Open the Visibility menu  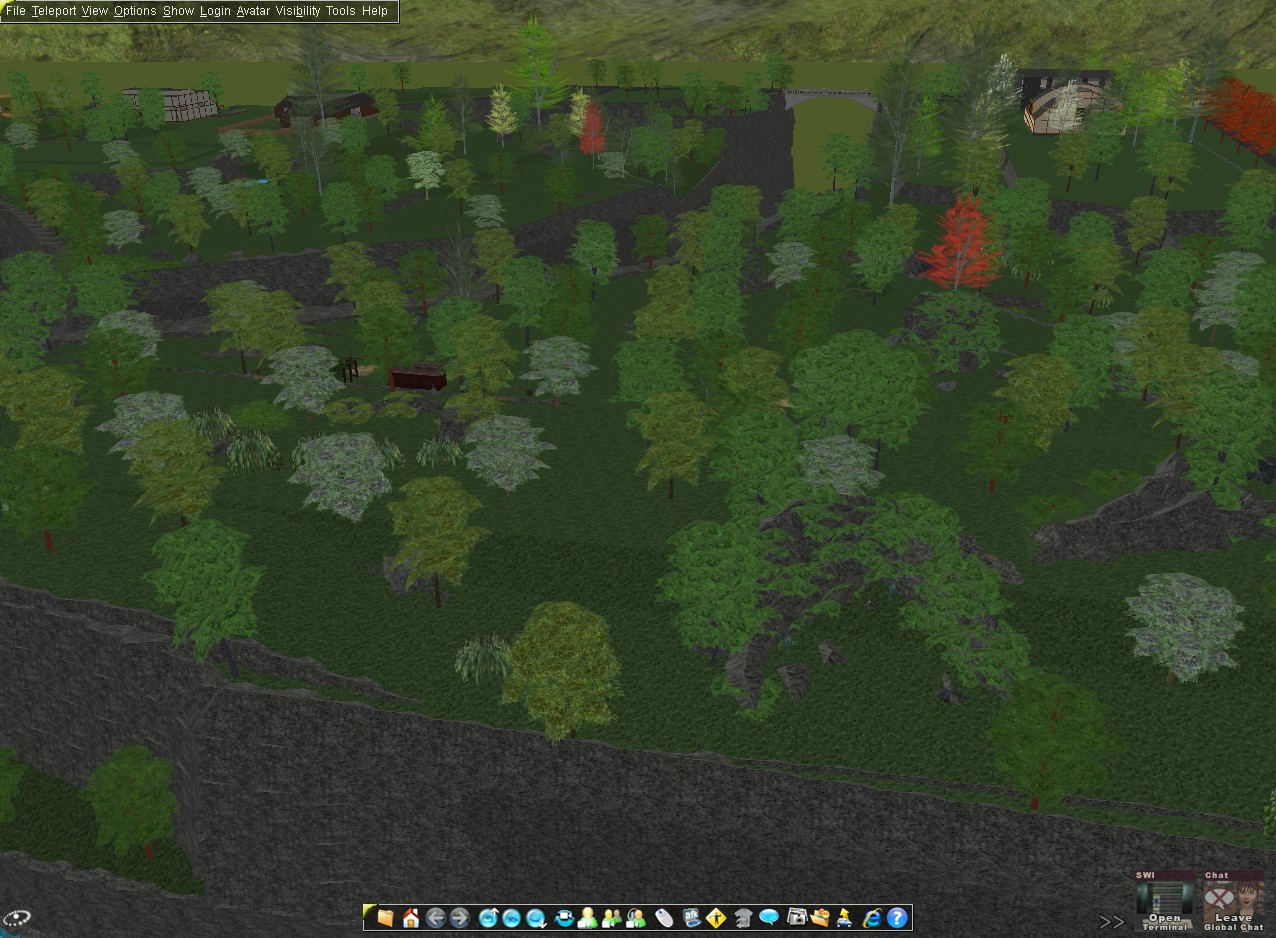[298, 11]
